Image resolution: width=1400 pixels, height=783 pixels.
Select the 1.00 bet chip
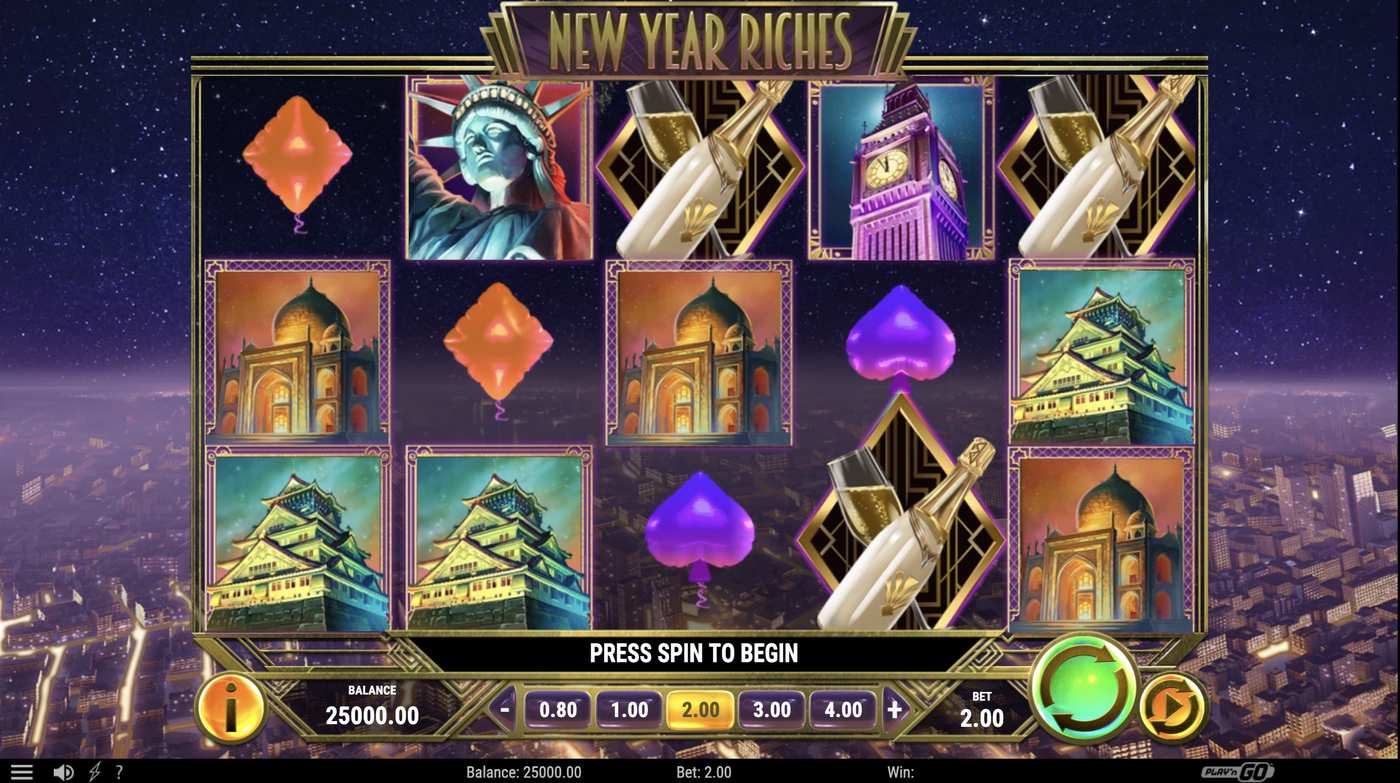(629, 709)
